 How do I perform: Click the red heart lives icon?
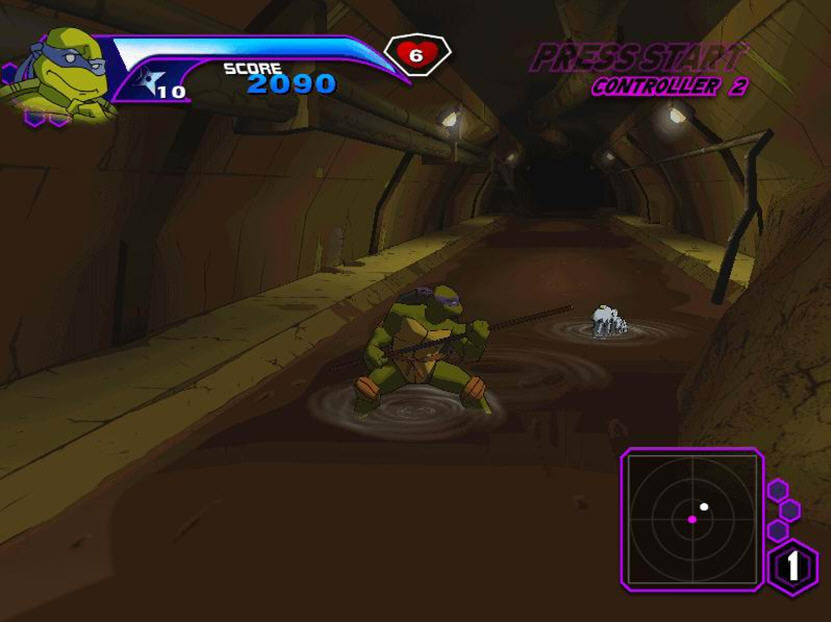coord(416,55)
